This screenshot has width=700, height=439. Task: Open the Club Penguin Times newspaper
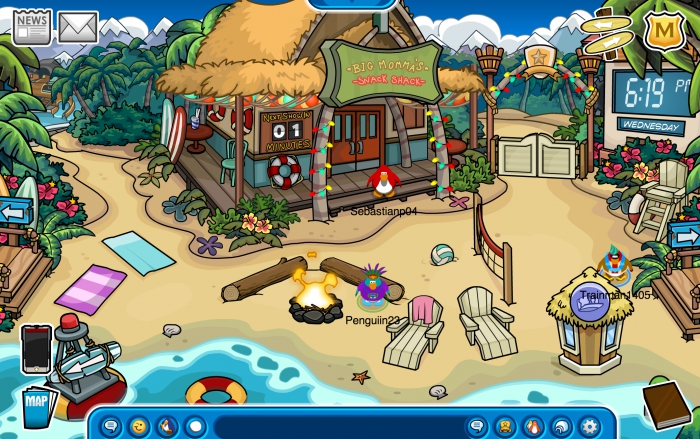[31, 27]
